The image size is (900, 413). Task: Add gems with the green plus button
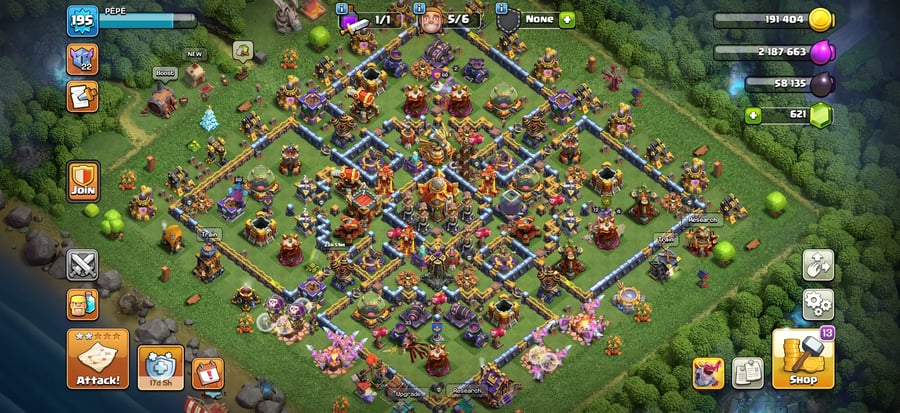755,116
